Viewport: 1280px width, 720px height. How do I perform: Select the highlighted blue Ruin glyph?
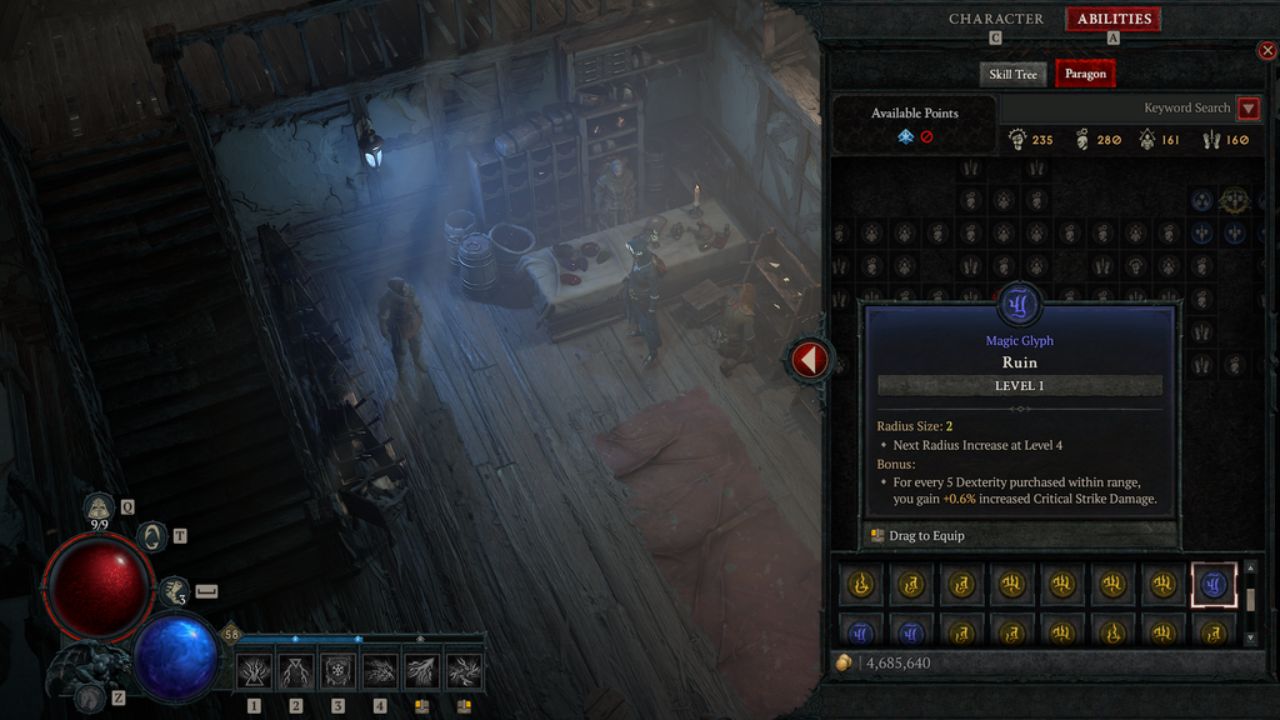point(1214,585)
